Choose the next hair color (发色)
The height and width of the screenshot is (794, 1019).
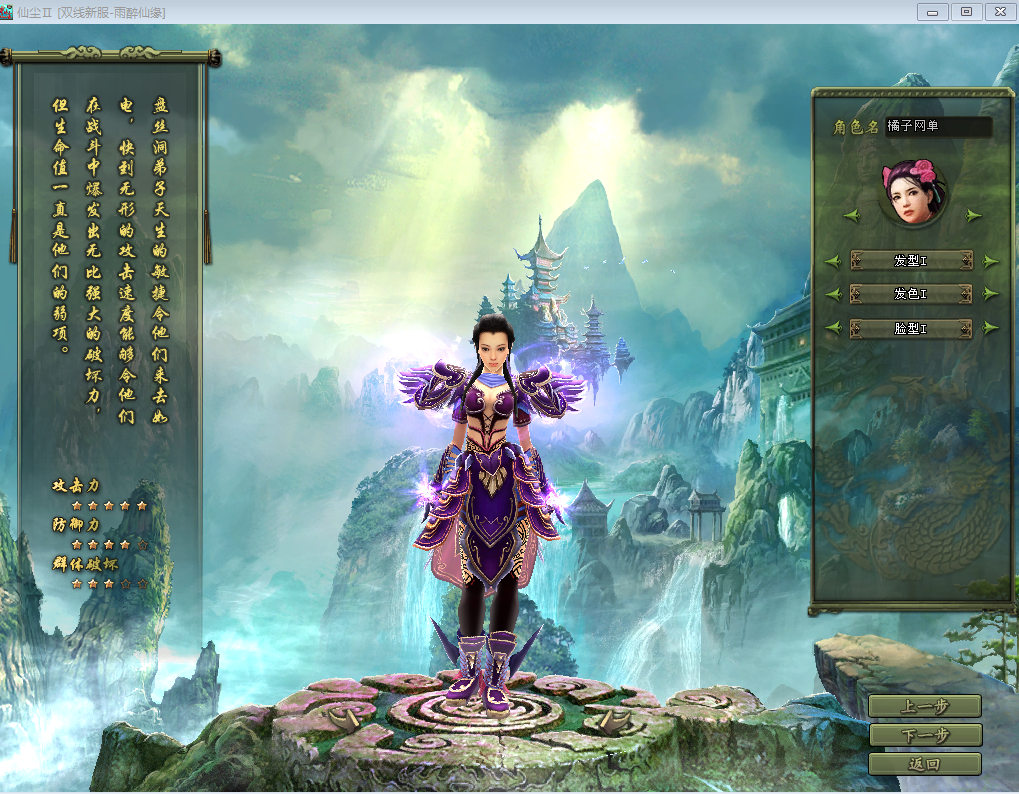(x=991, y=294)
